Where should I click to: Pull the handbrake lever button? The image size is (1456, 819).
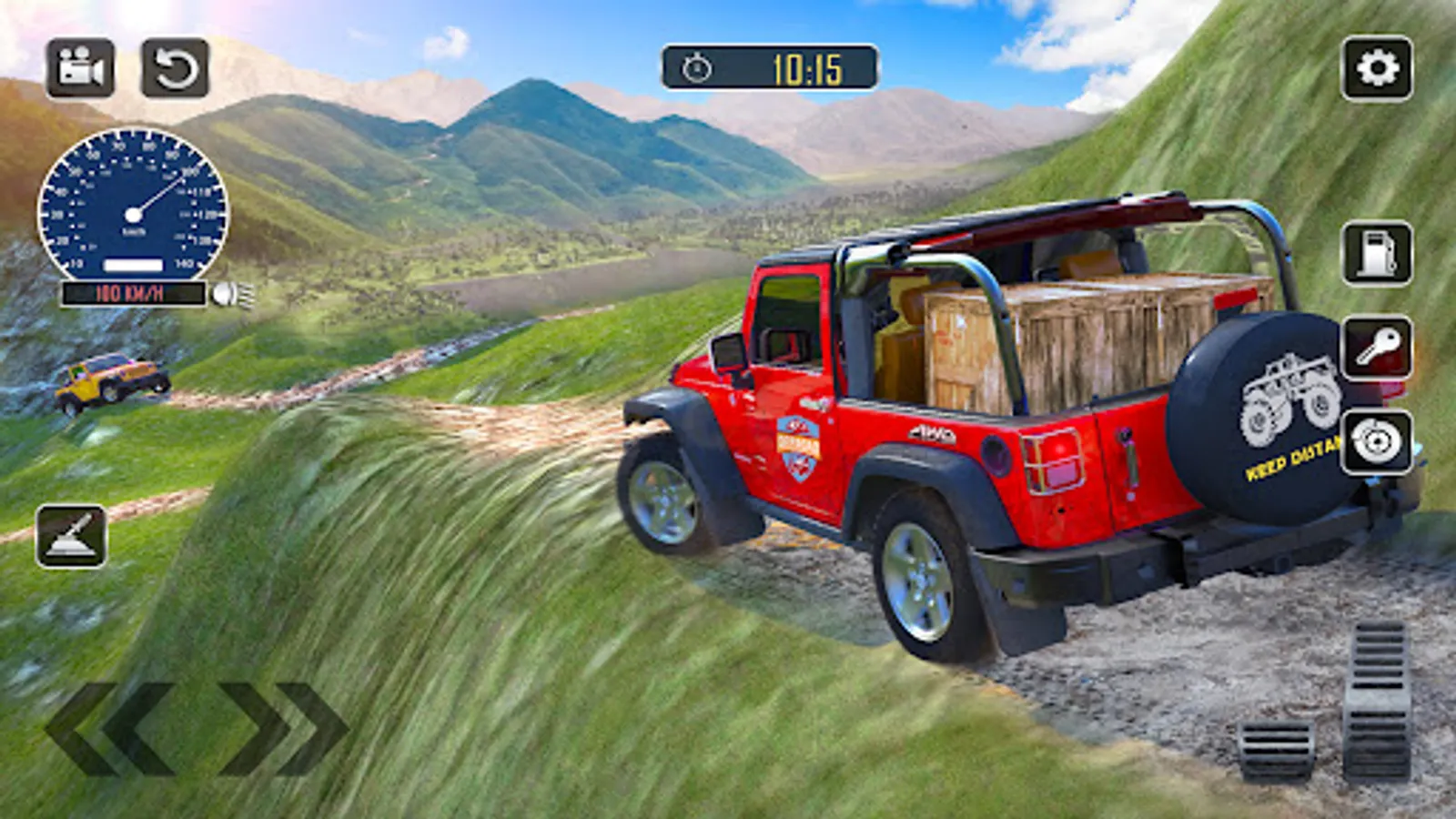[71, 536]
